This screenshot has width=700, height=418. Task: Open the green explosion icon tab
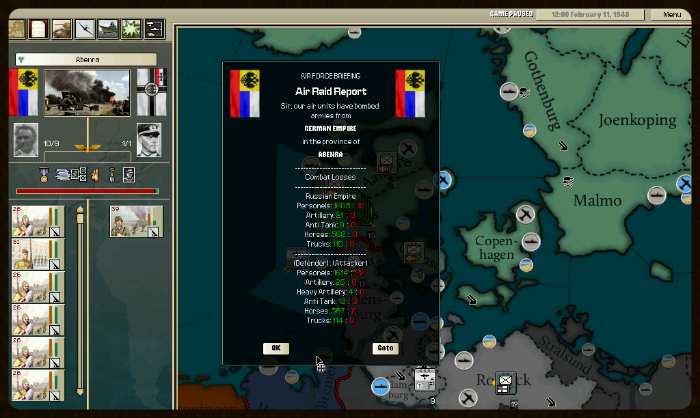pos(130,29)
